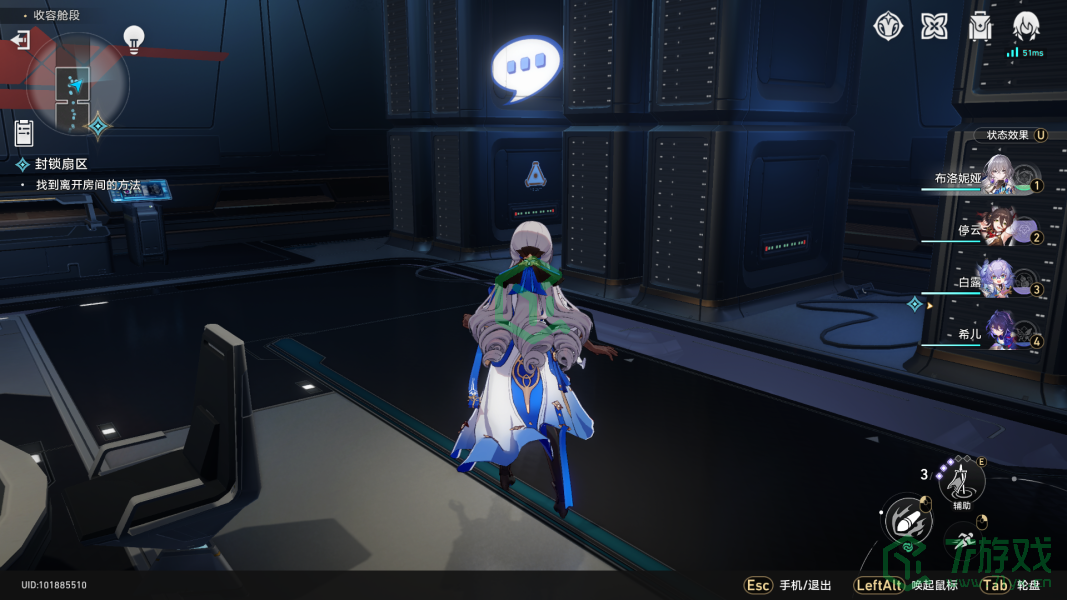The height and width of the screenshot is (600, 1067).
Task: Show the 状态效果 status effects
Action: 1011,135
